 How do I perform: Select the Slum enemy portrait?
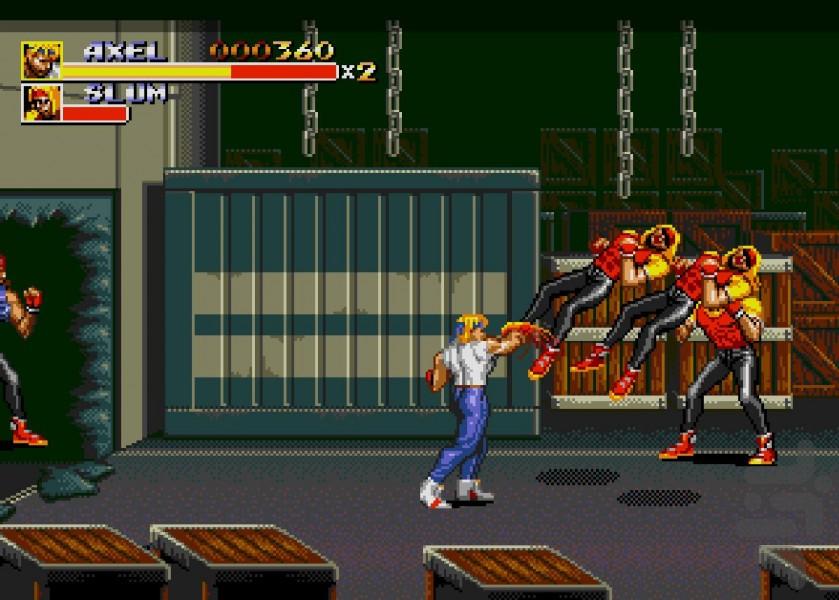[x=41, y=102]
